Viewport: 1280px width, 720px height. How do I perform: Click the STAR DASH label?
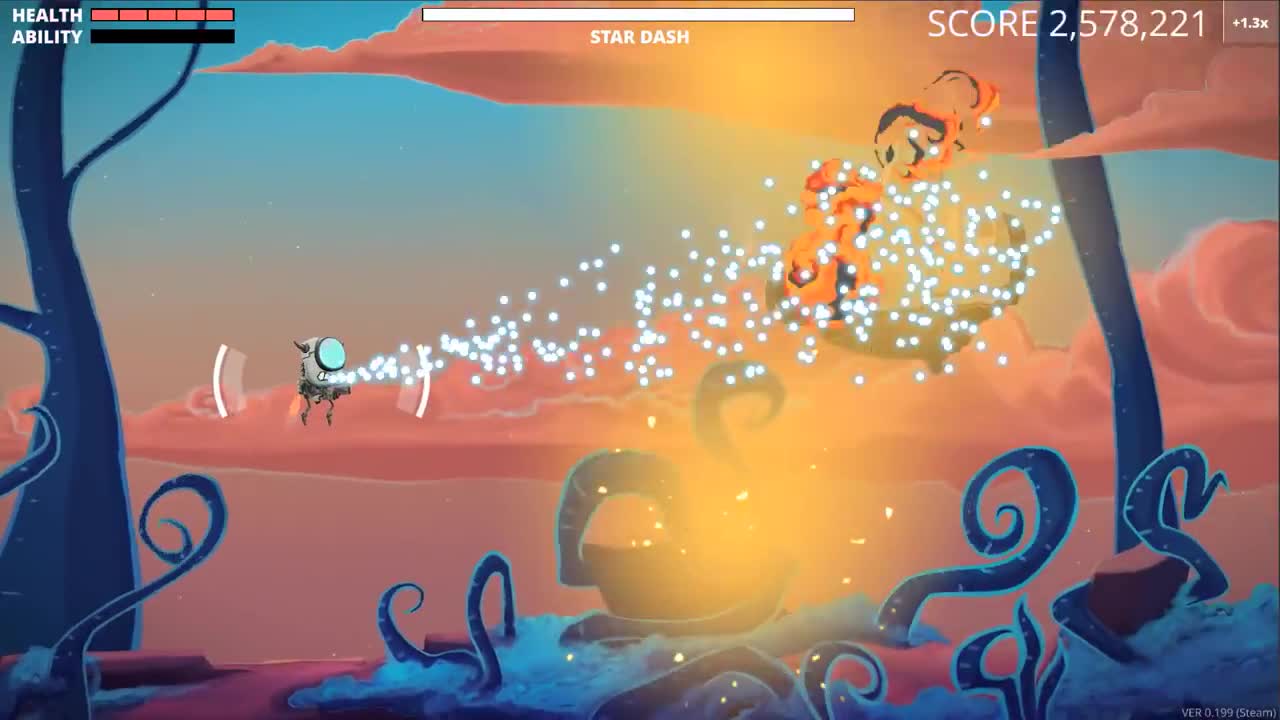click(638, 37)
